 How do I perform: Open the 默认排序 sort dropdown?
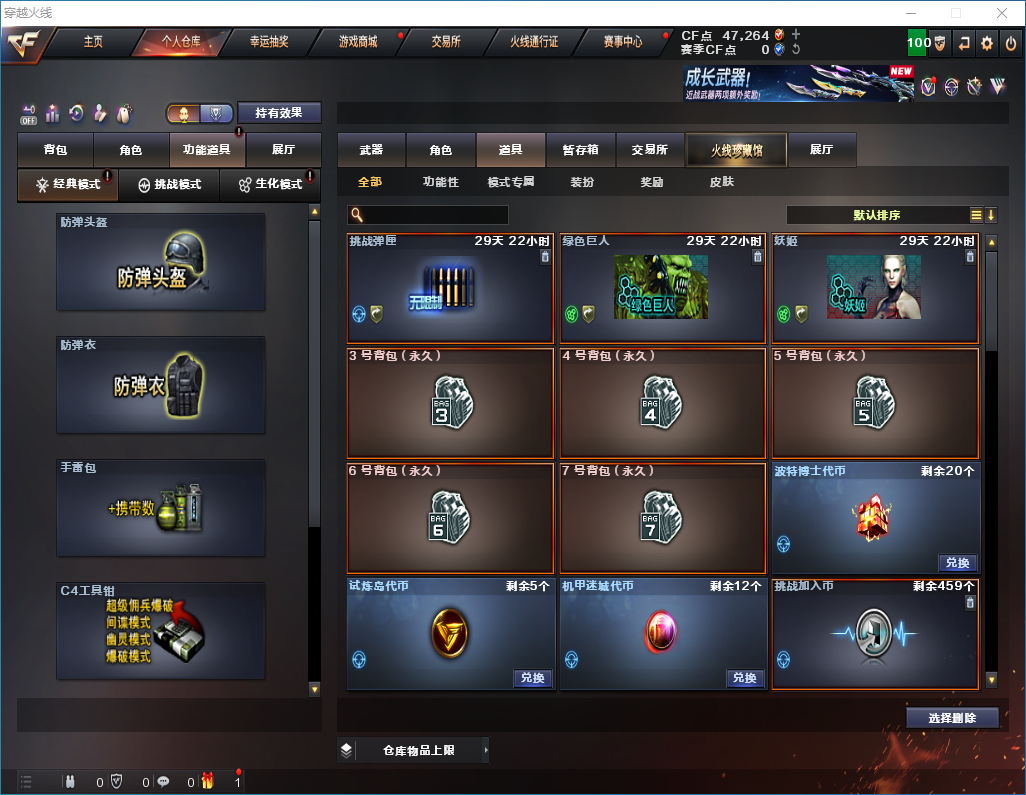(875, 215)
